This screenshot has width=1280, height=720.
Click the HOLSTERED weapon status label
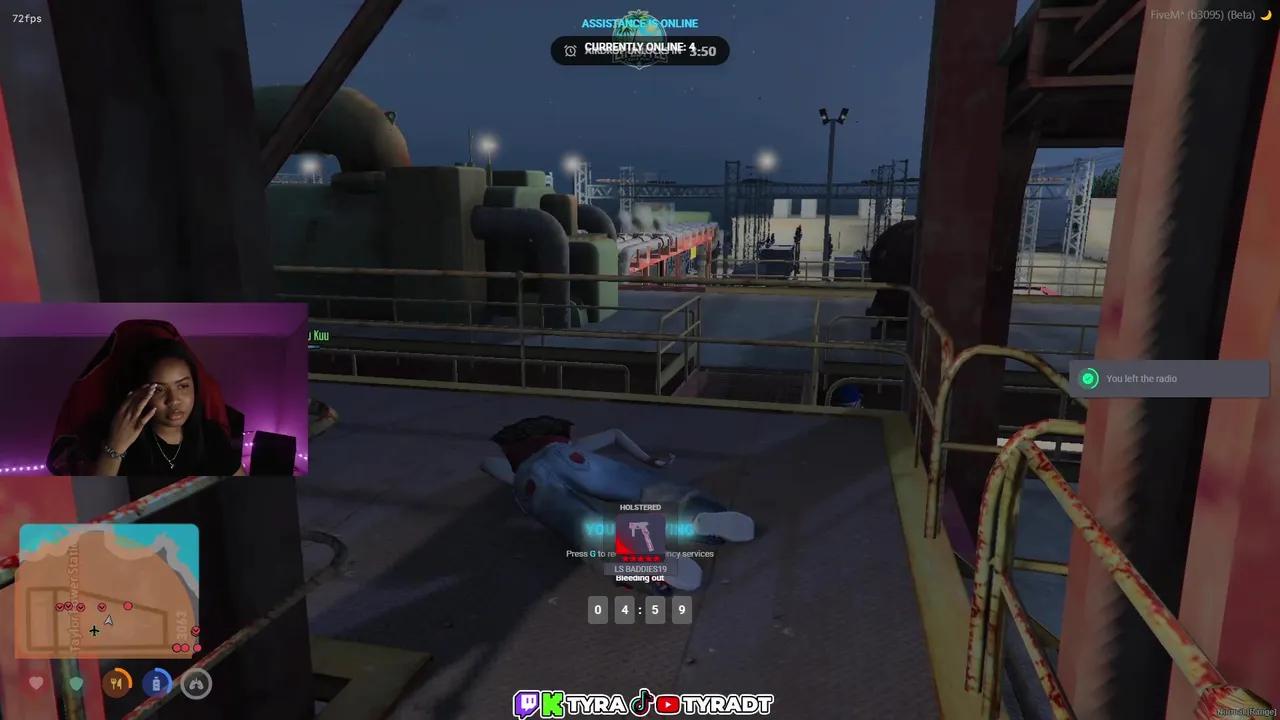639,507
